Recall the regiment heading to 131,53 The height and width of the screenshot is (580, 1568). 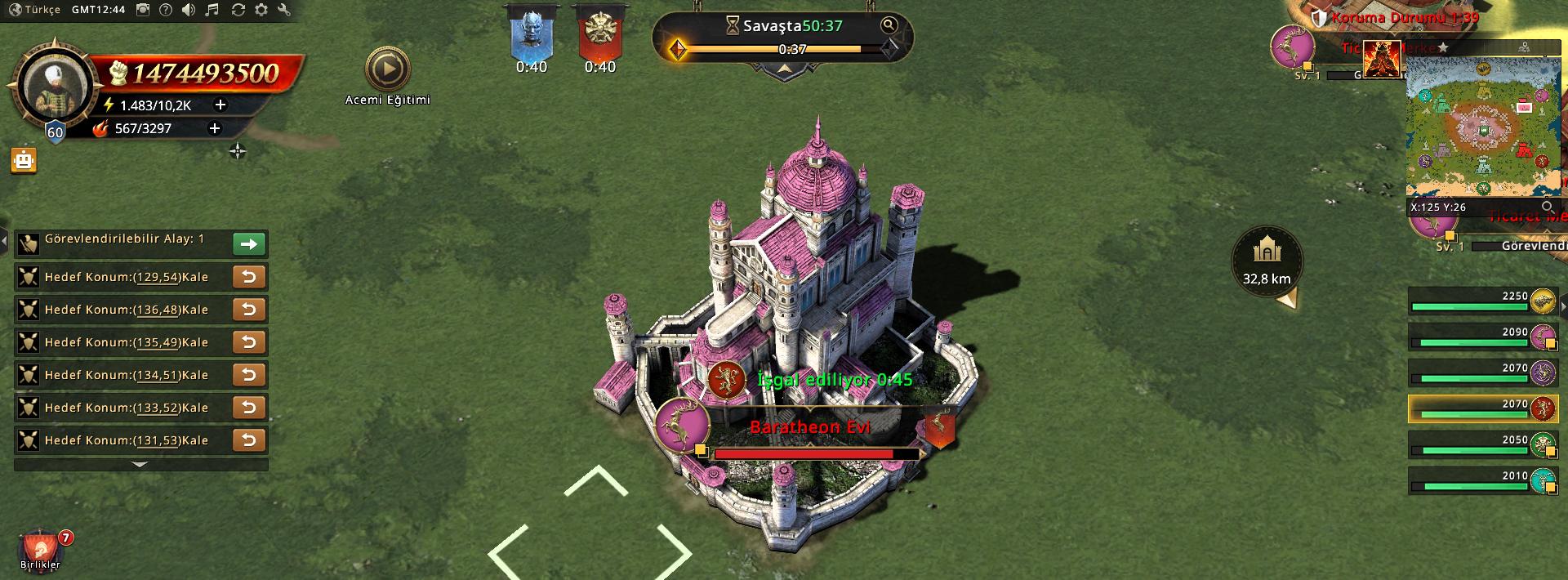coord(249,440)
